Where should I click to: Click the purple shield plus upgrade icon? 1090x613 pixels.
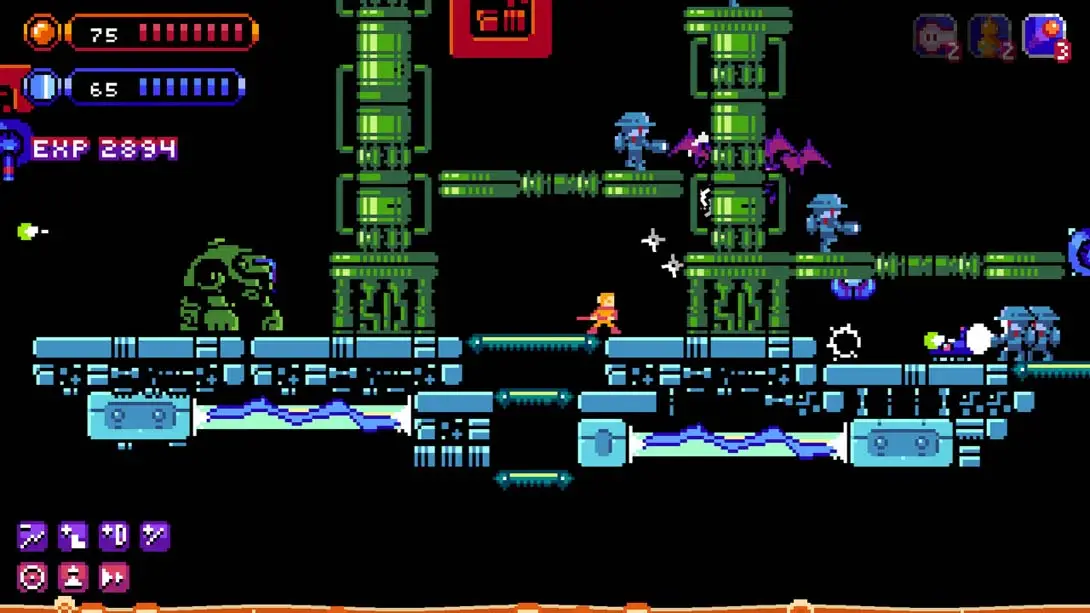pos(114,537)
